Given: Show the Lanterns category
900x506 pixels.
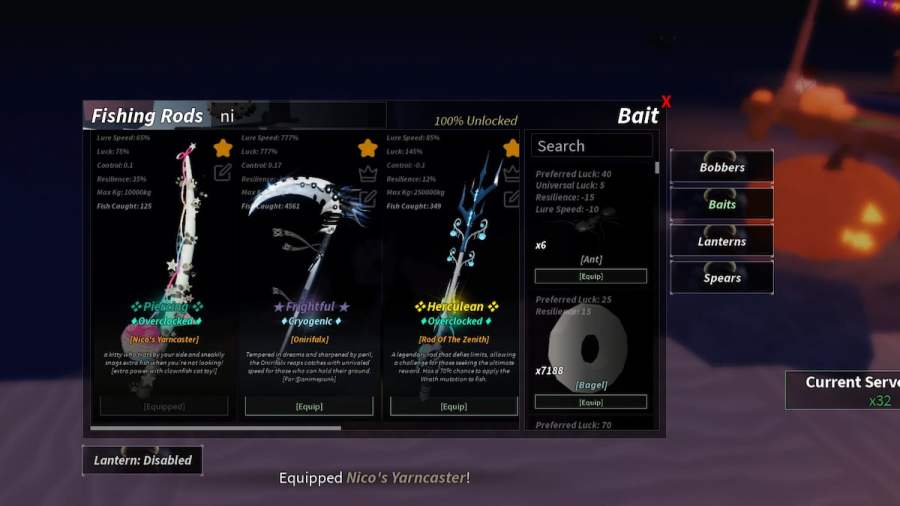Looking at the screenshot, I should (x=722, y=241).
